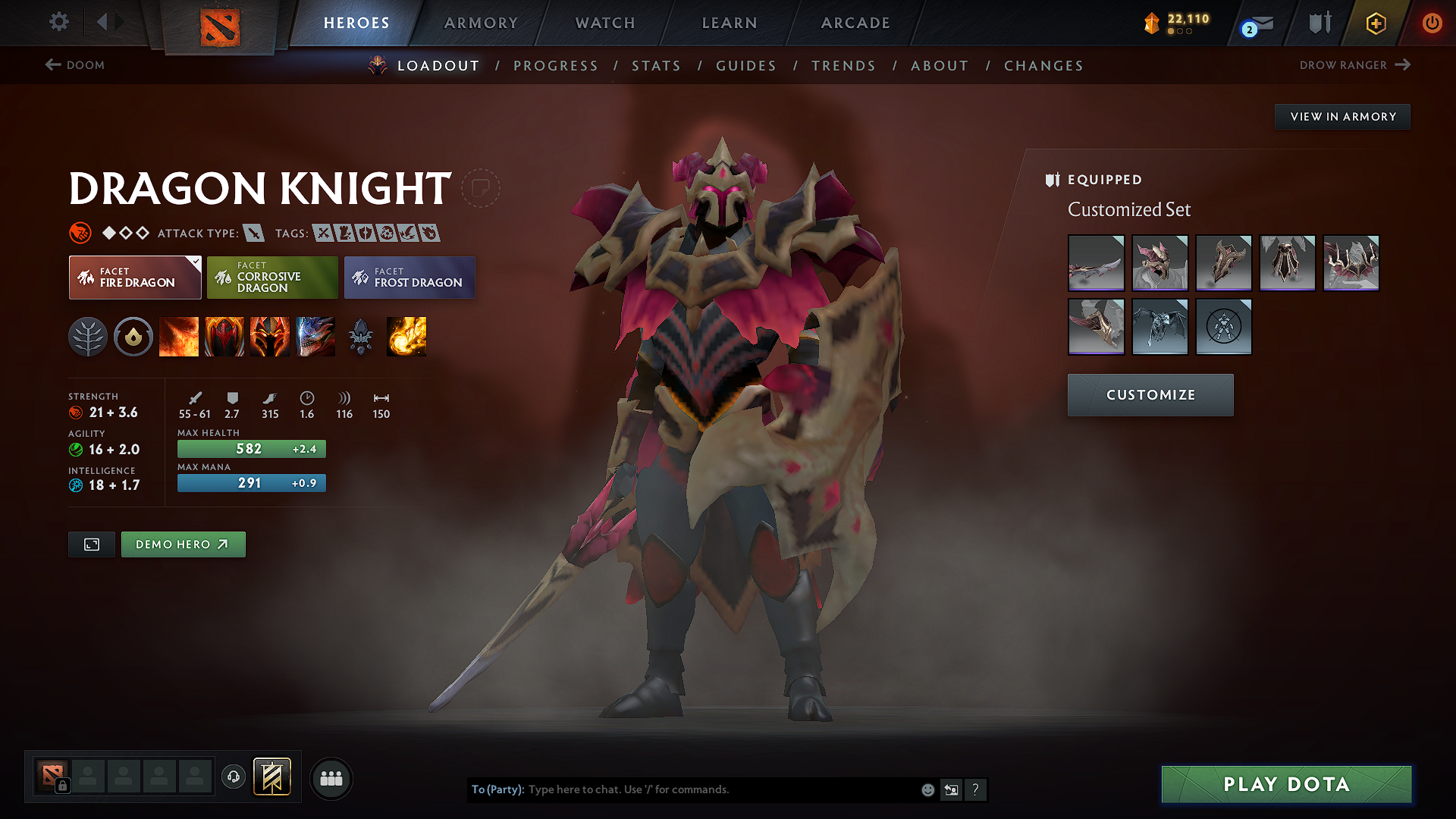Viewport: 1456px width, 819px height.
Task: Open the Breathe Fire ability details
Action: pos(179,337)
